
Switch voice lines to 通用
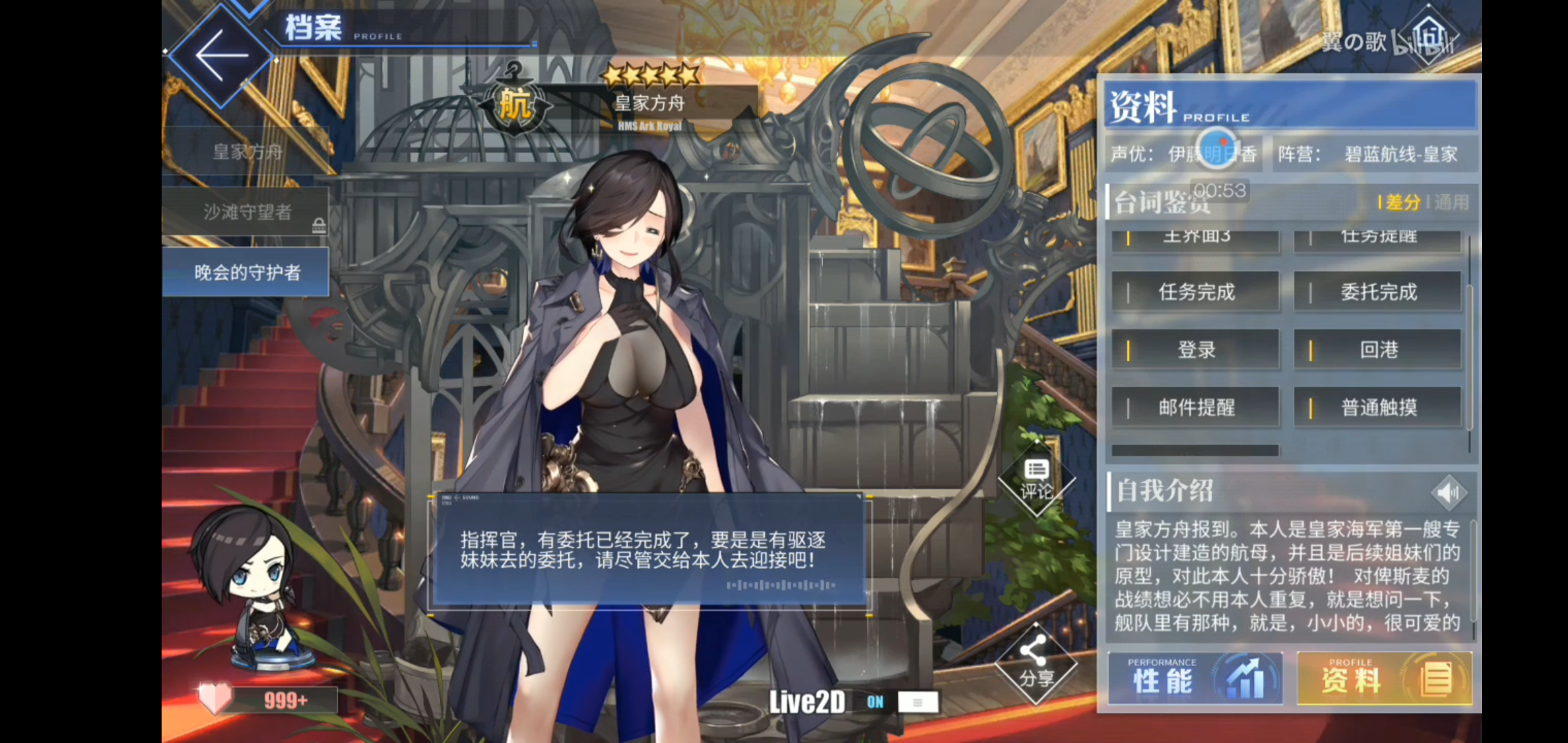[1451, 203]
